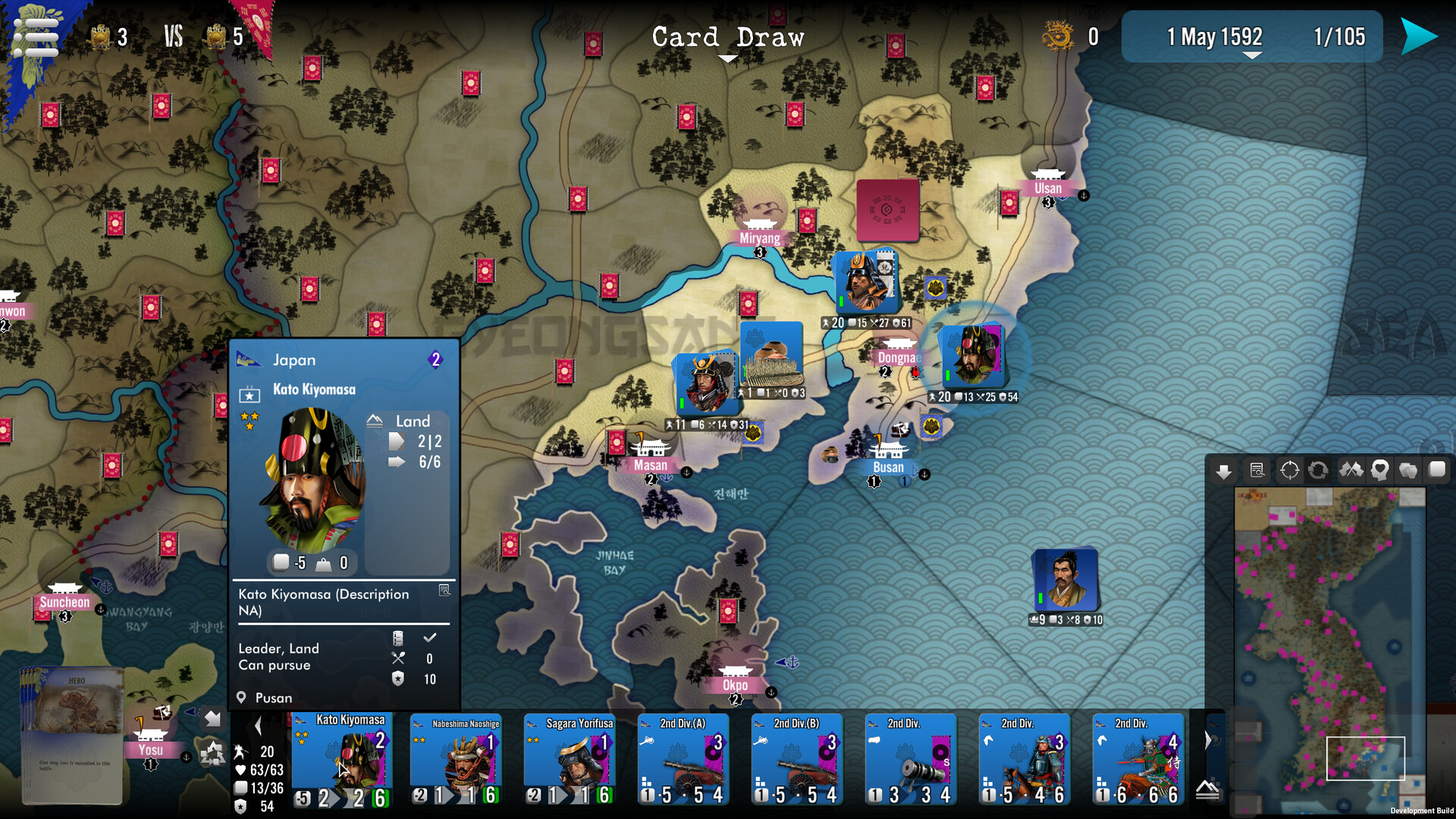This screenshot has height=819, width=1456.
Task: Open the report ledger icon on the minimap toolbar
Action: [x=1257, y=470]
